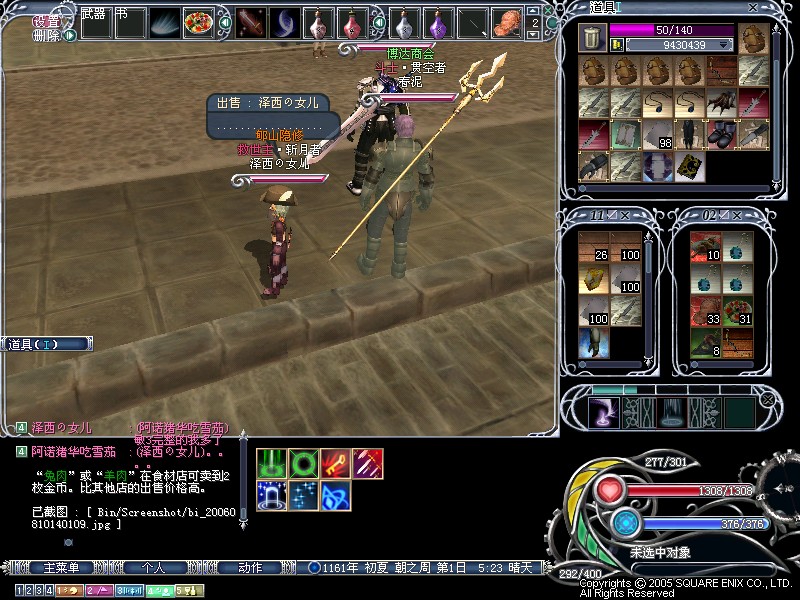
Task: Open the 主菜单 main menu
Action: (x=60, y=568)
